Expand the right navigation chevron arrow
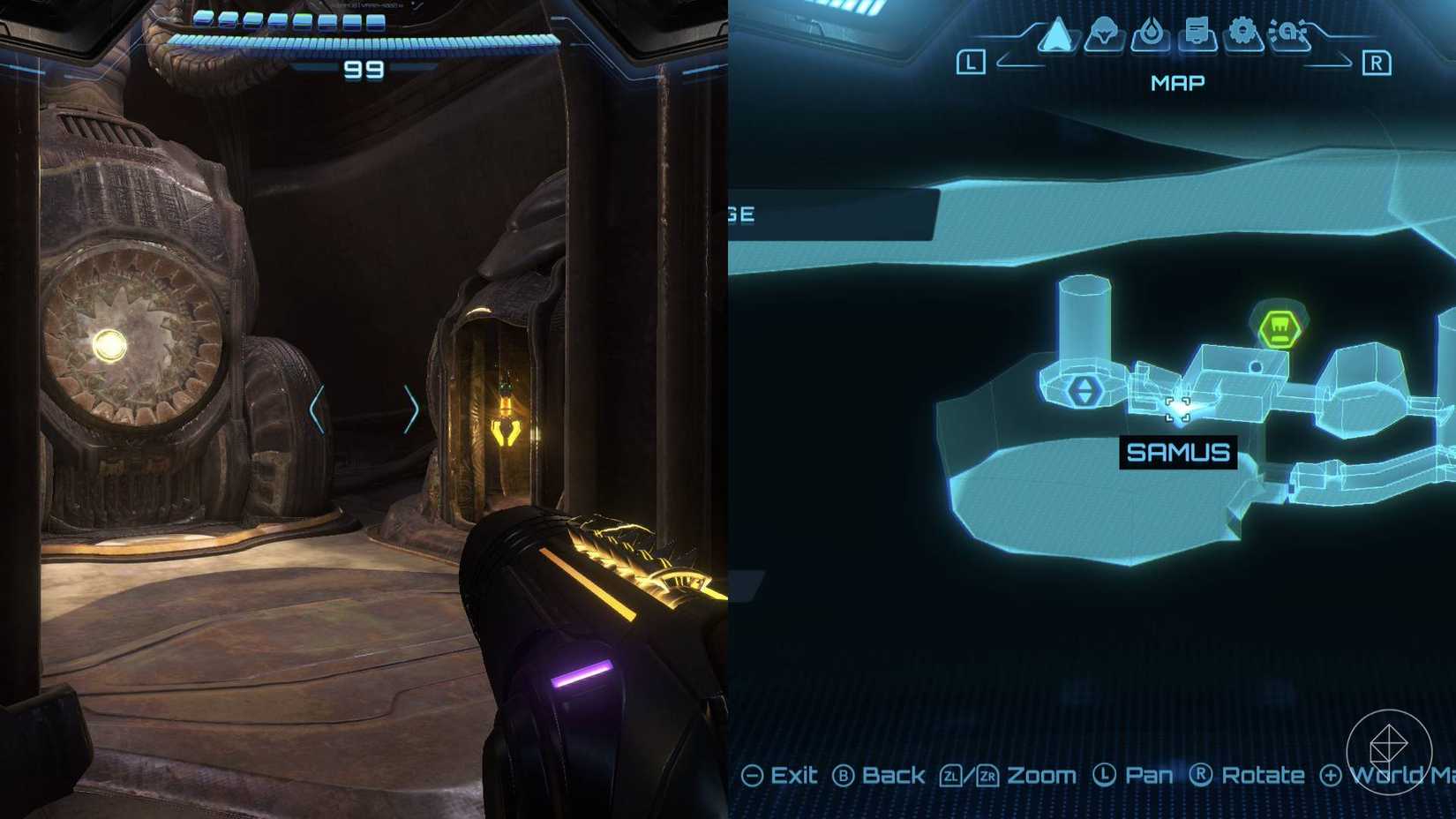The image size is (1456, 819). tap(413, 409)
